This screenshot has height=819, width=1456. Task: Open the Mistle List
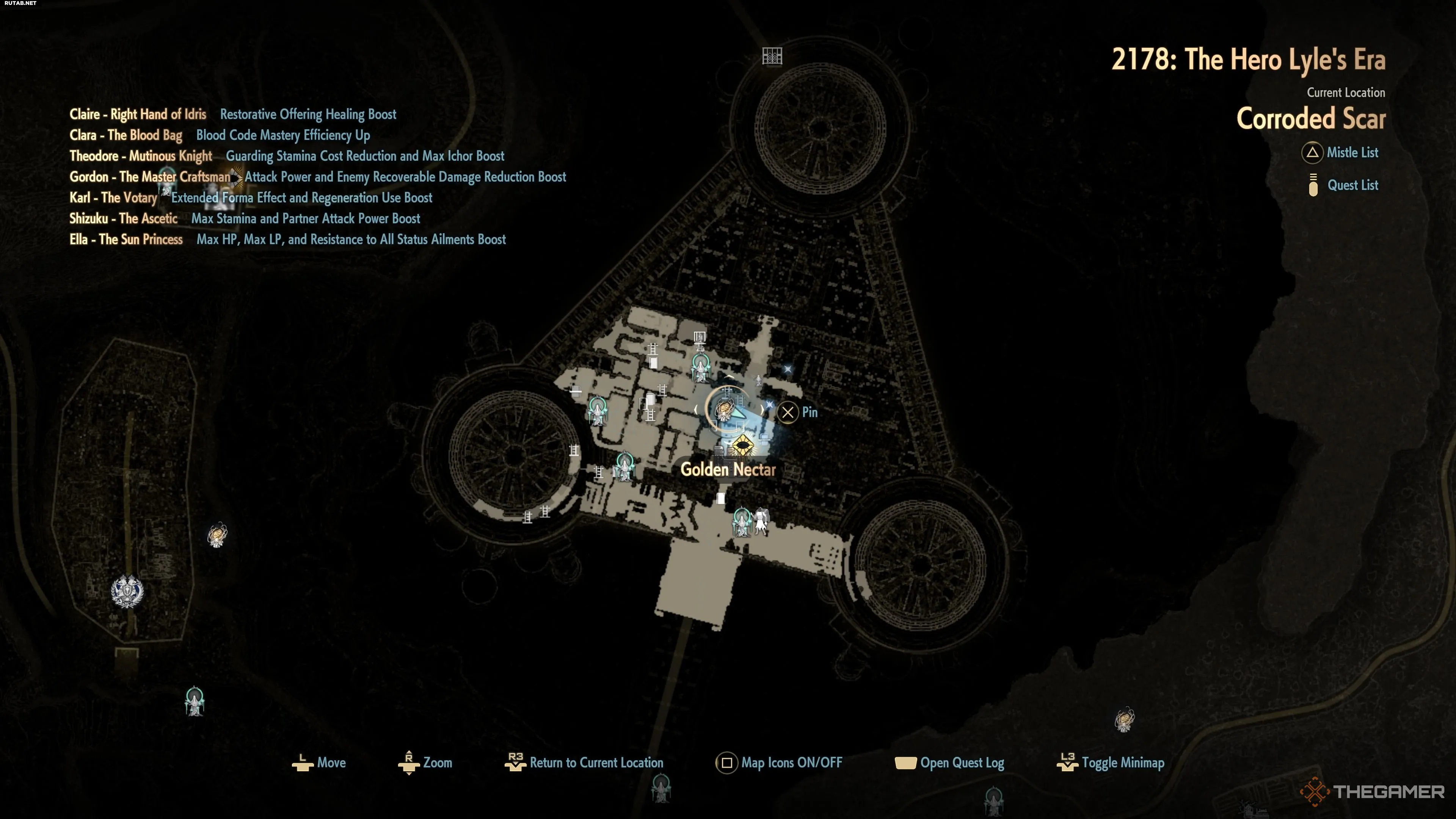click(x=1340, y=152)
